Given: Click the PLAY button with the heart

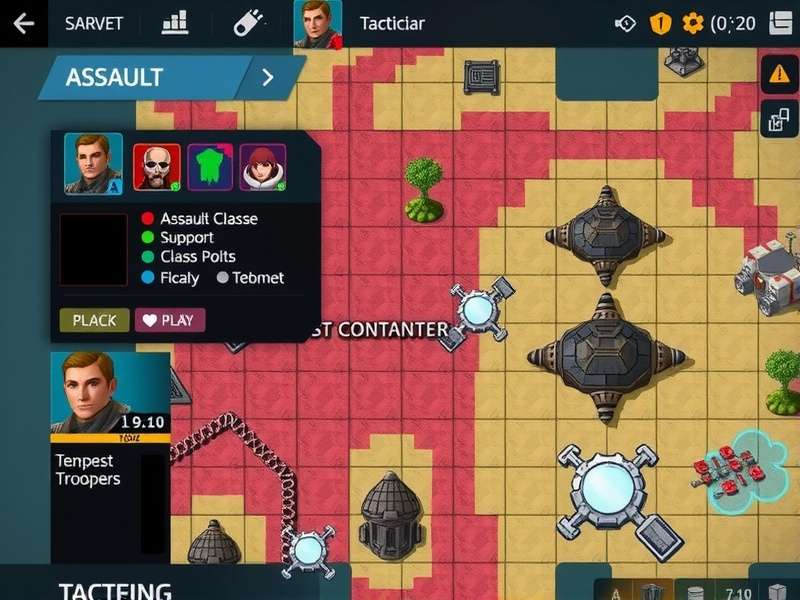Looking at the screenshot, I should pos(170,320).
